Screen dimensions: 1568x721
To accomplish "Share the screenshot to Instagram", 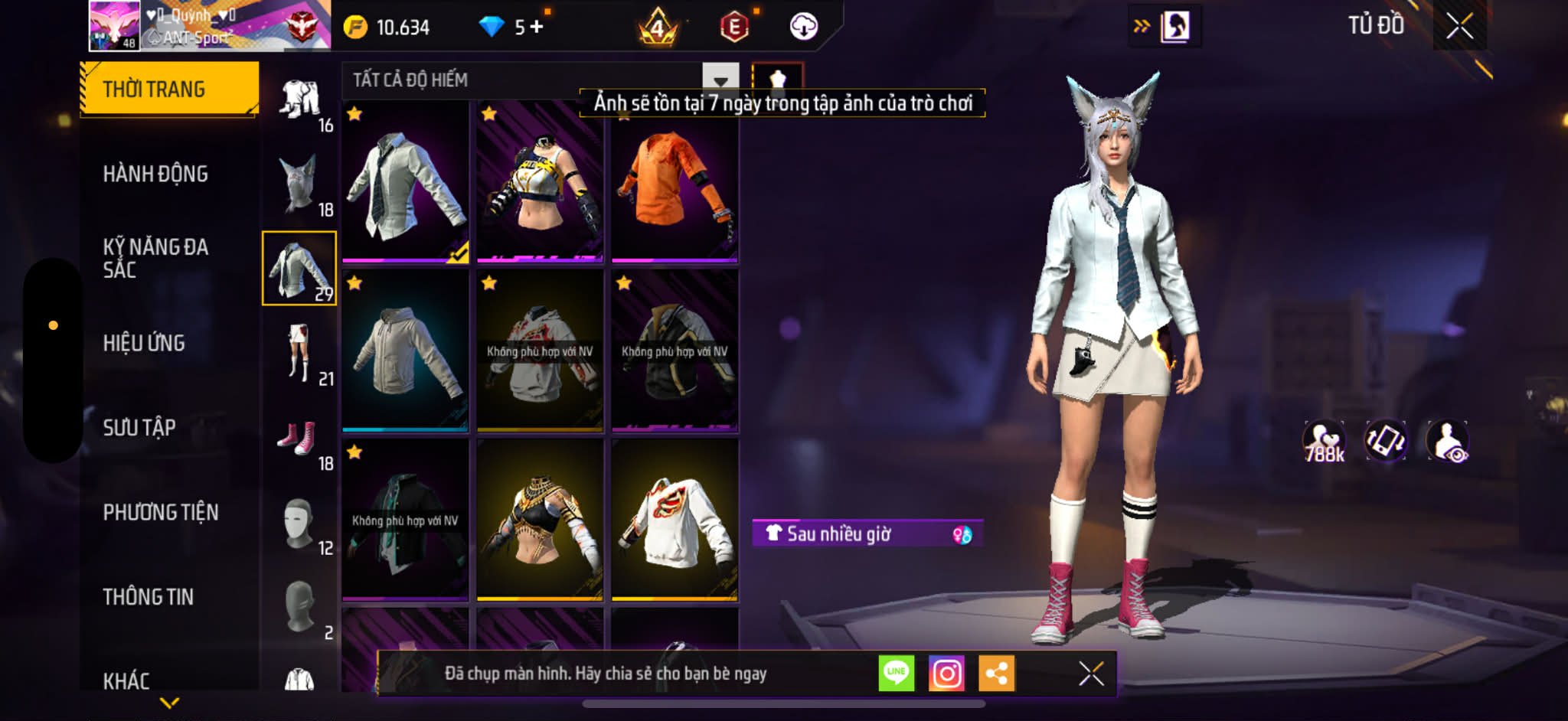I will point(946,674).
